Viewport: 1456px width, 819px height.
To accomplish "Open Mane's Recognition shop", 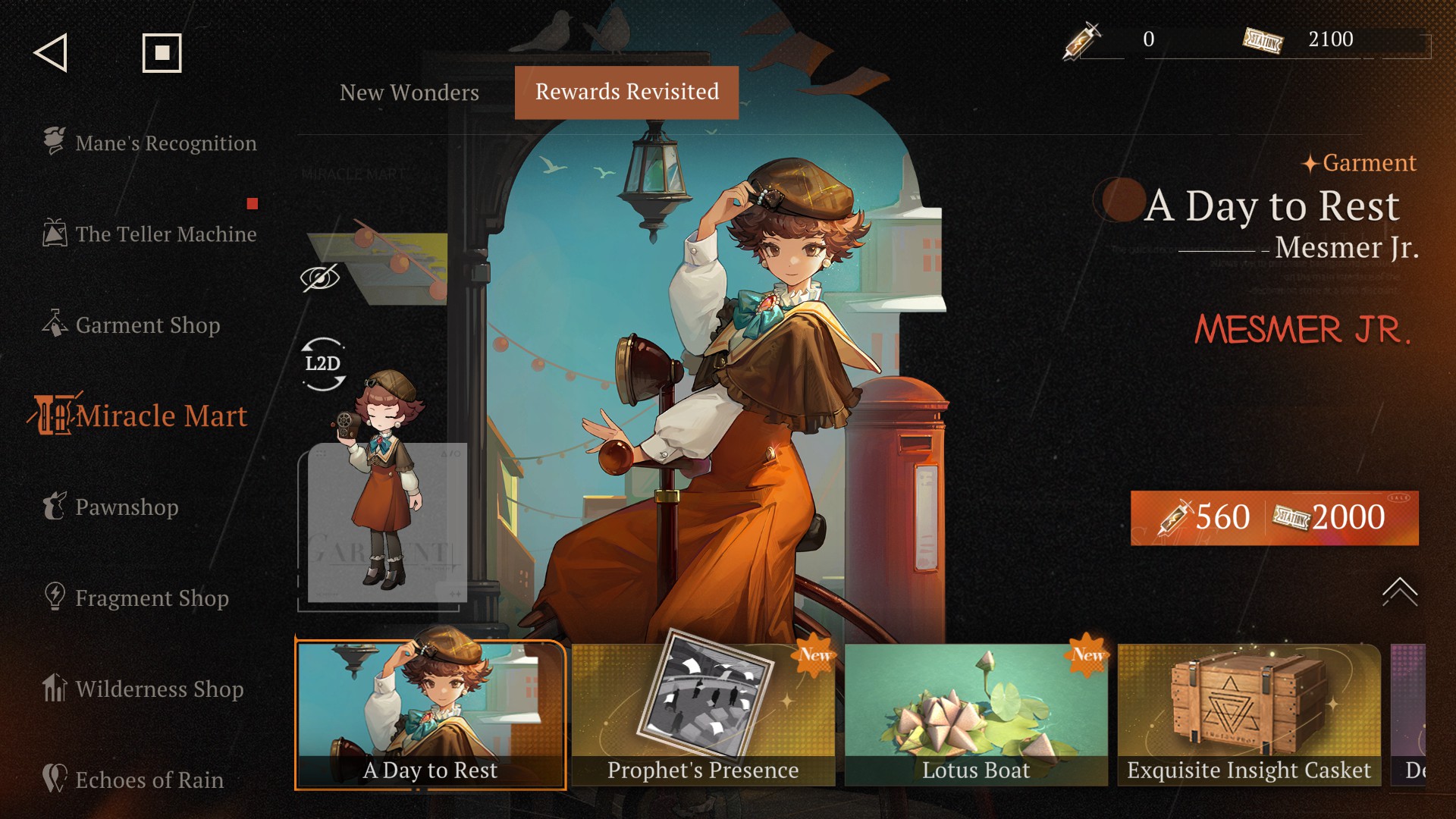I will 150,143.
